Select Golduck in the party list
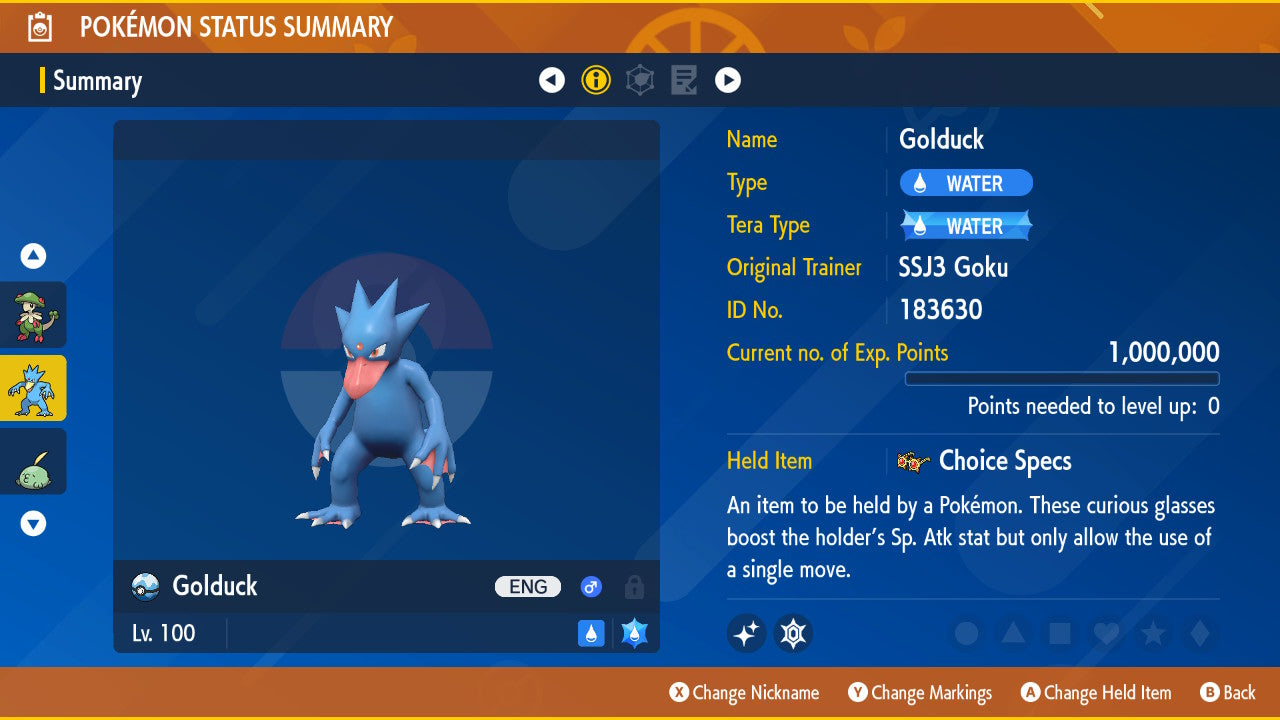Screen dimensions: 1280x720 tap(33, 388)
